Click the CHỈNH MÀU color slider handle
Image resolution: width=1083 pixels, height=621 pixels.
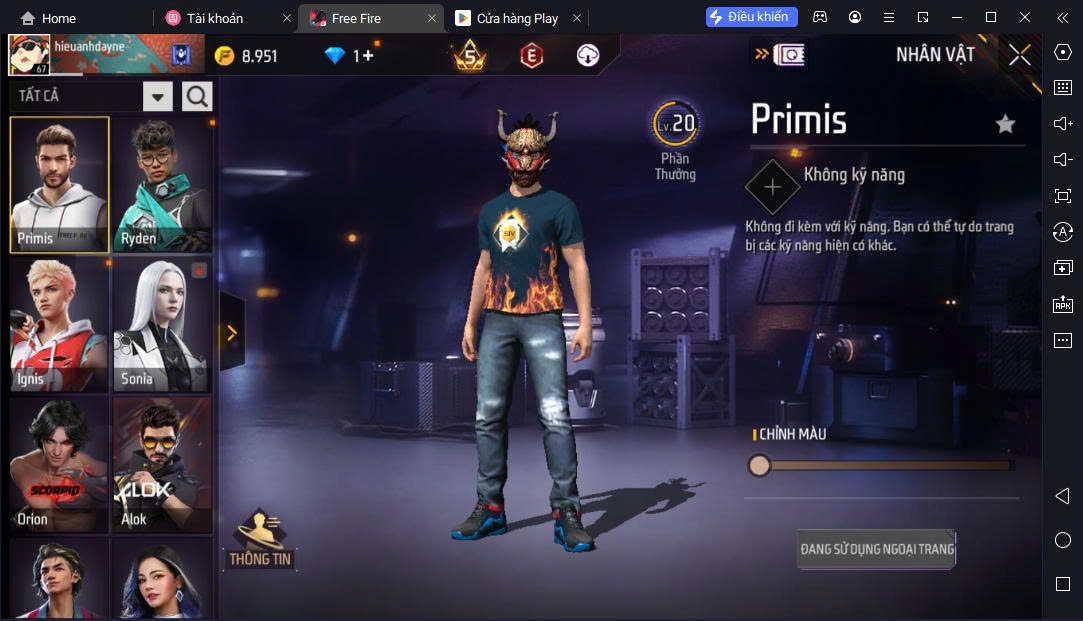click(760, 465)
